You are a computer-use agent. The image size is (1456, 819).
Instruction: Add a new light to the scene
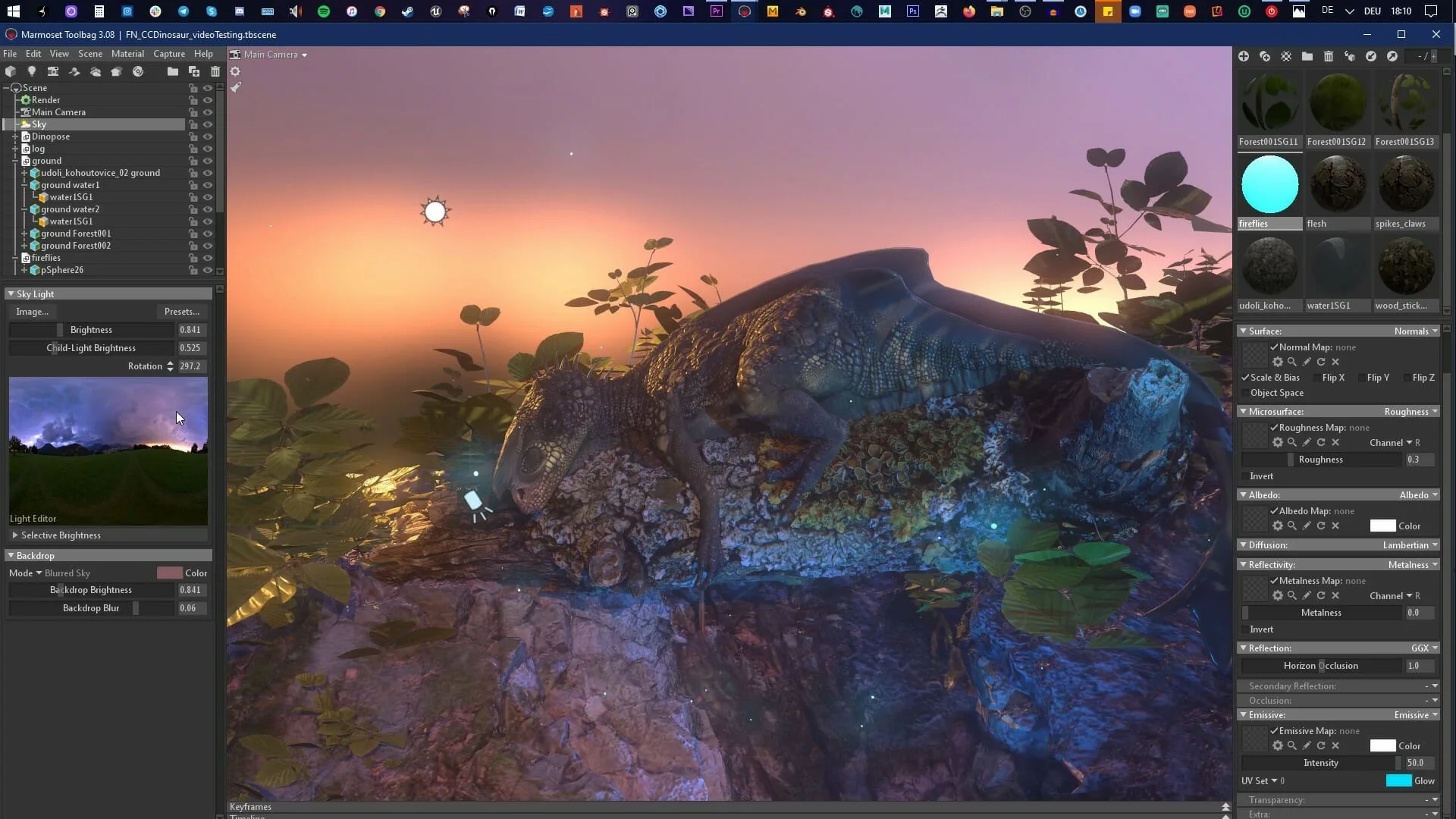32,71
